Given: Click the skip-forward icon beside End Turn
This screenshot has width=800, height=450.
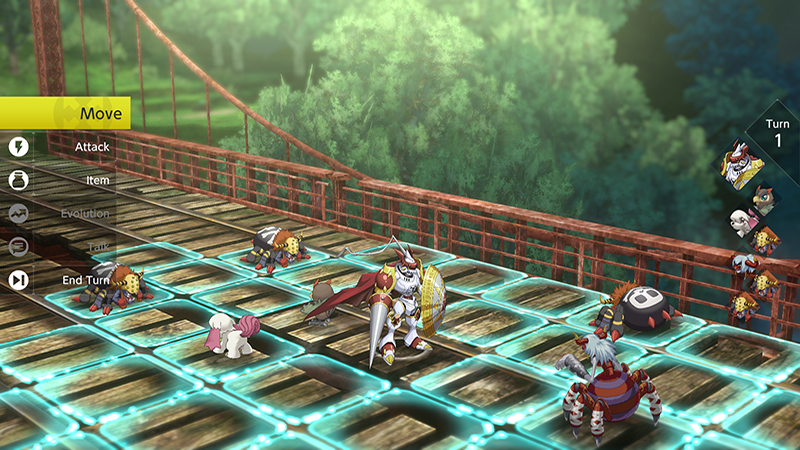Looking at the screenshot, I should tap(18, 280).
